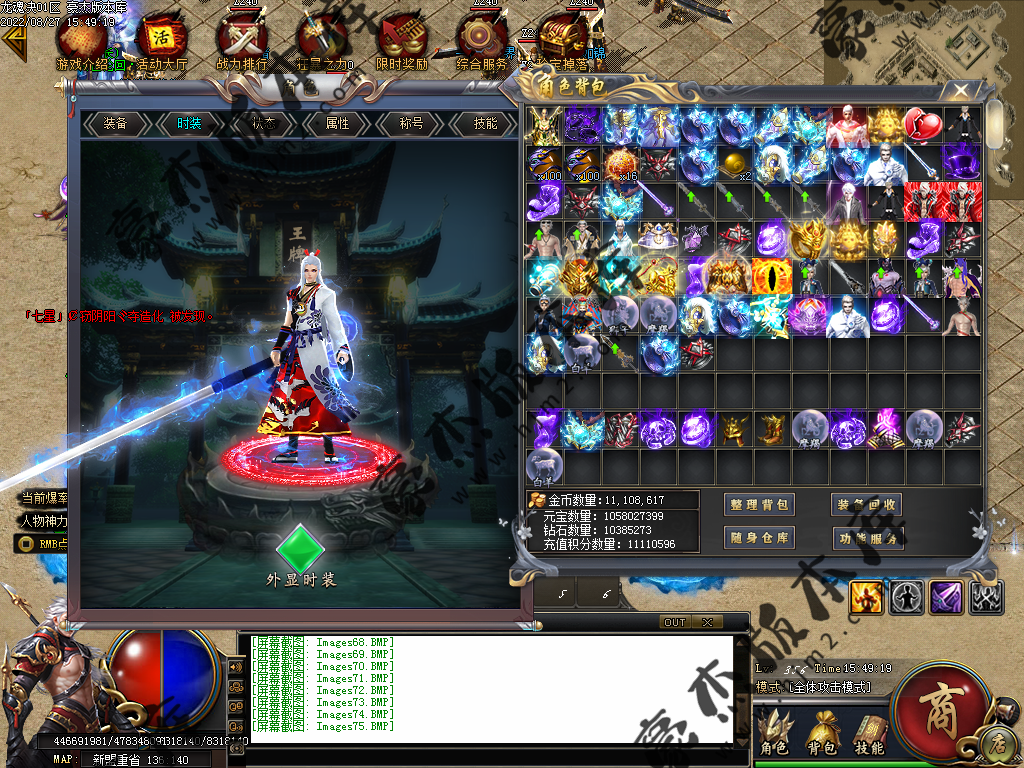The height and width of the screenshot is (768, 1024).
Task: Select the 称号 title tab
Action: tap(411, 124)
